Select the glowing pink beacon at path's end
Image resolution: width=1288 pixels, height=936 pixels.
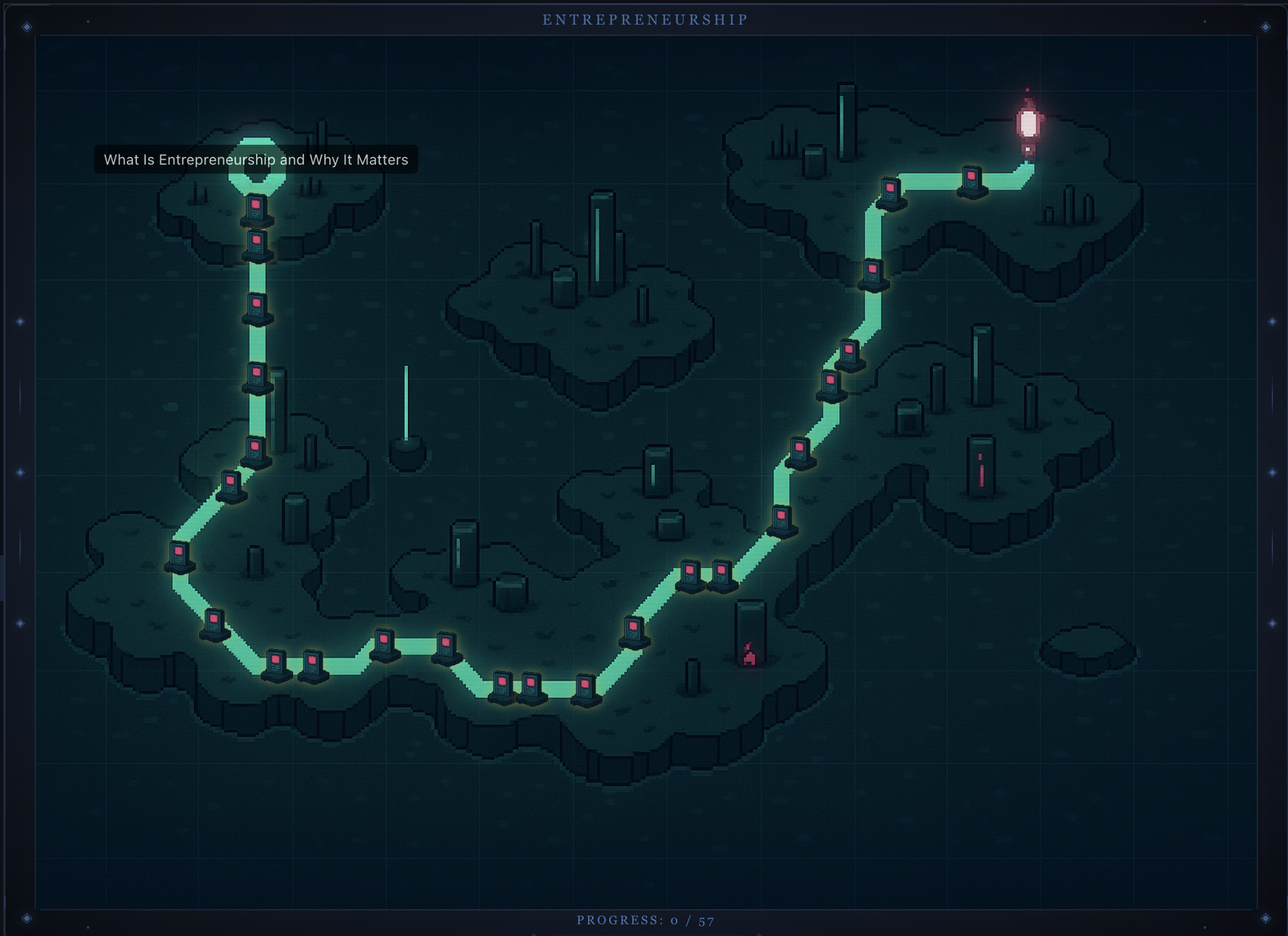pos(1028,124)
